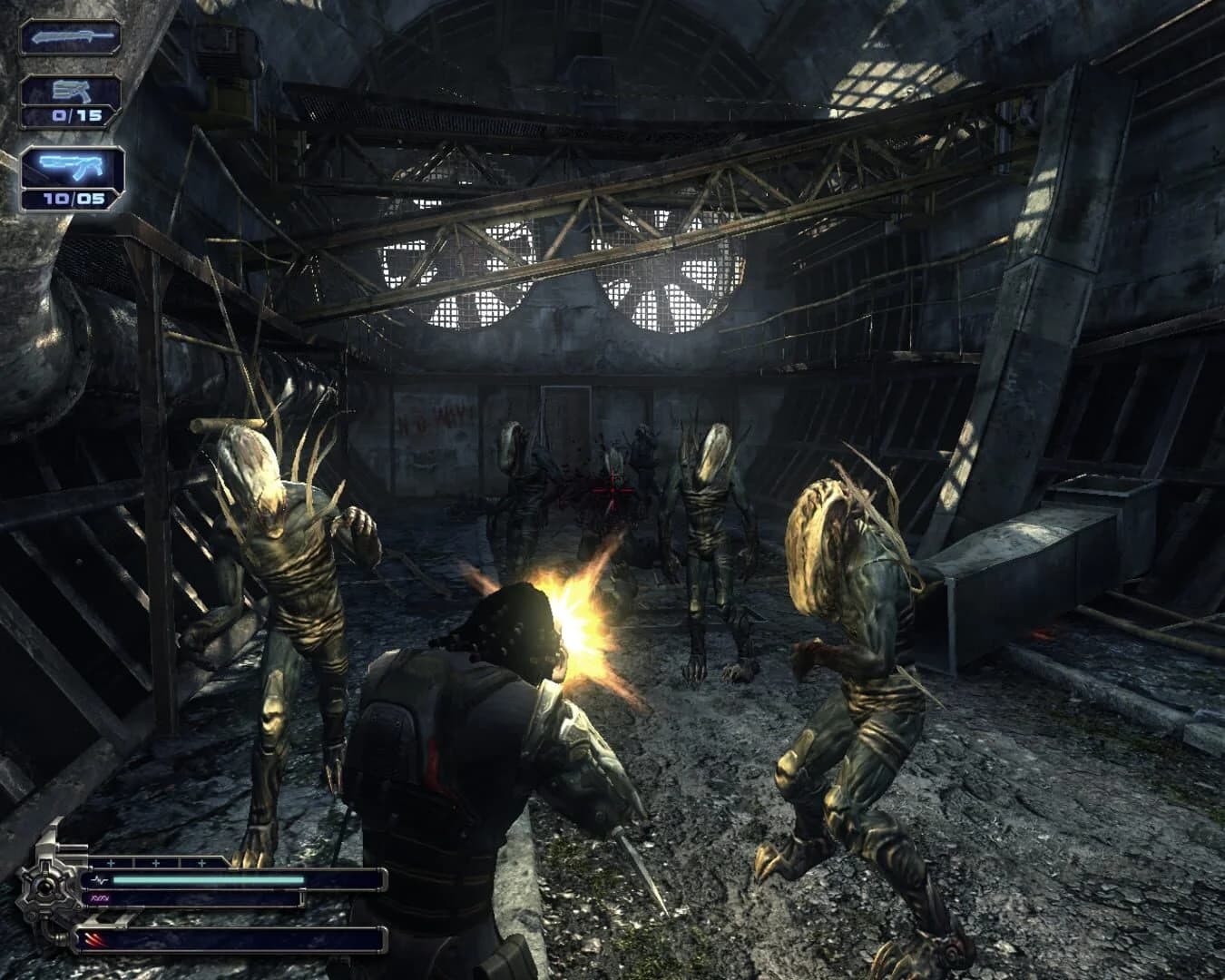Screen dimensions: 1225x980
Task: Click the heartbeat icon beside the health bar
Action: click(102, 879)
